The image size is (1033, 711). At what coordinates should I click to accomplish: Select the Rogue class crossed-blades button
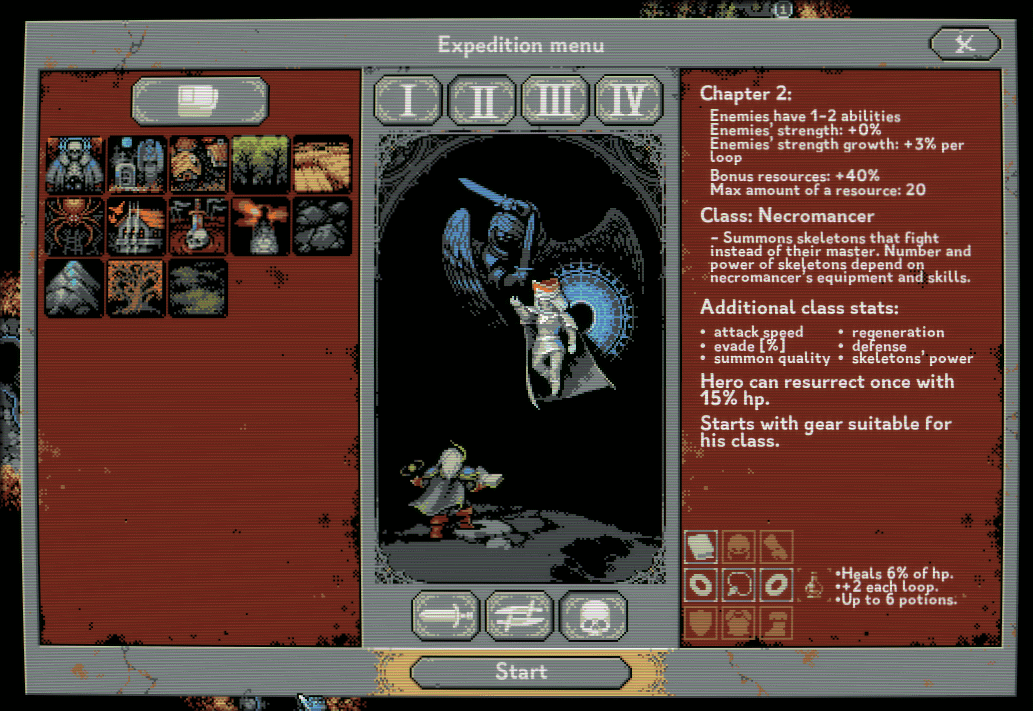tap(520, 615)
